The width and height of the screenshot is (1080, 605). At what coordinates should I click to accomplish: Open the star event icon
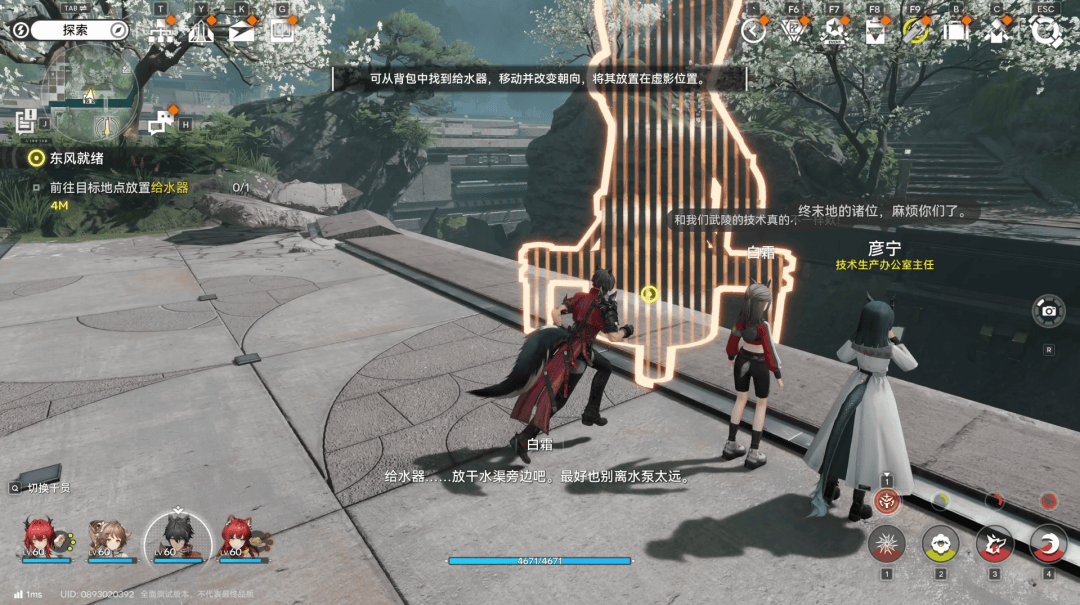pos(833,31)
